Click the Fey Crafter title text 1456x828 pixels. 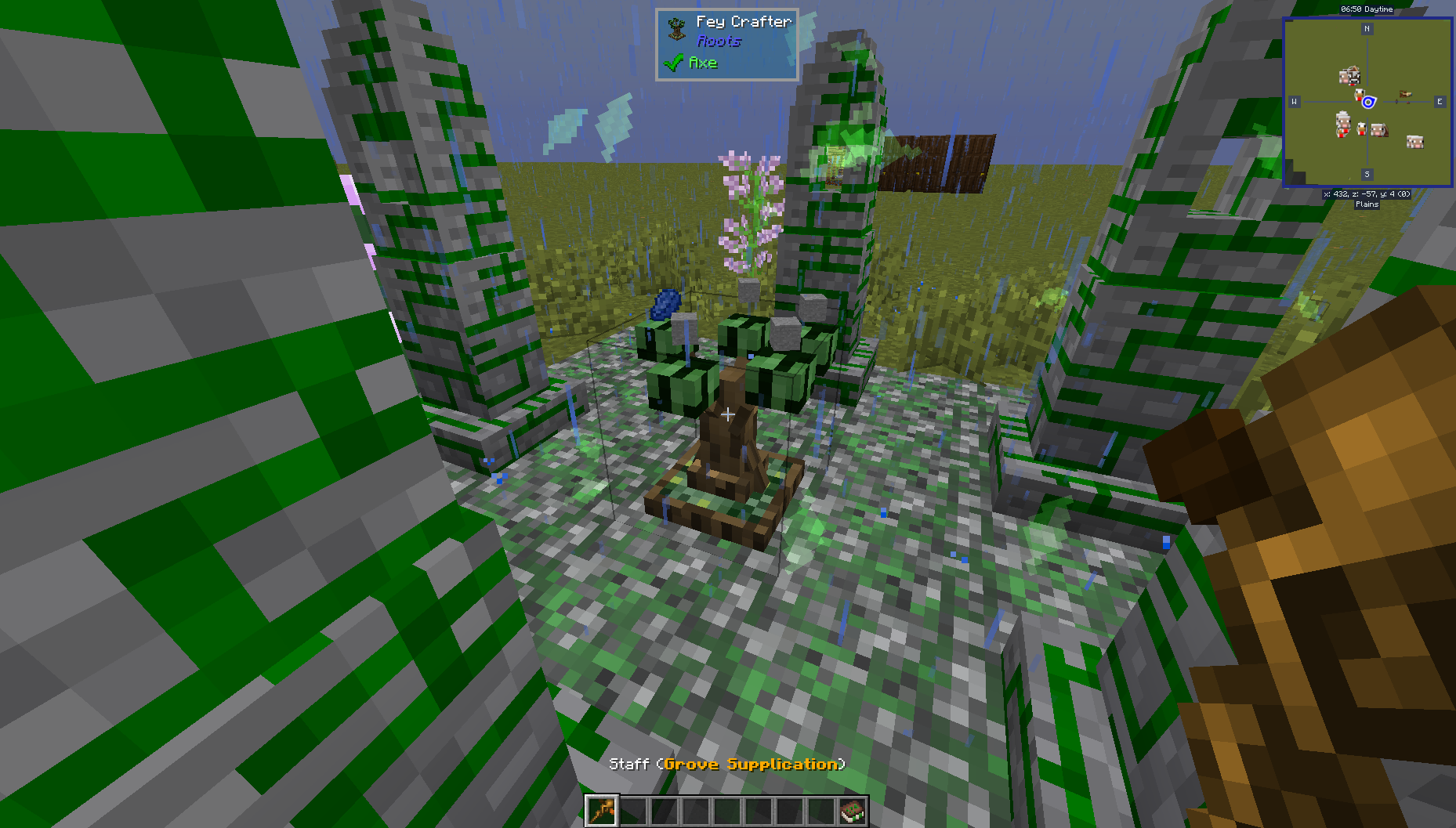(743, 21)
